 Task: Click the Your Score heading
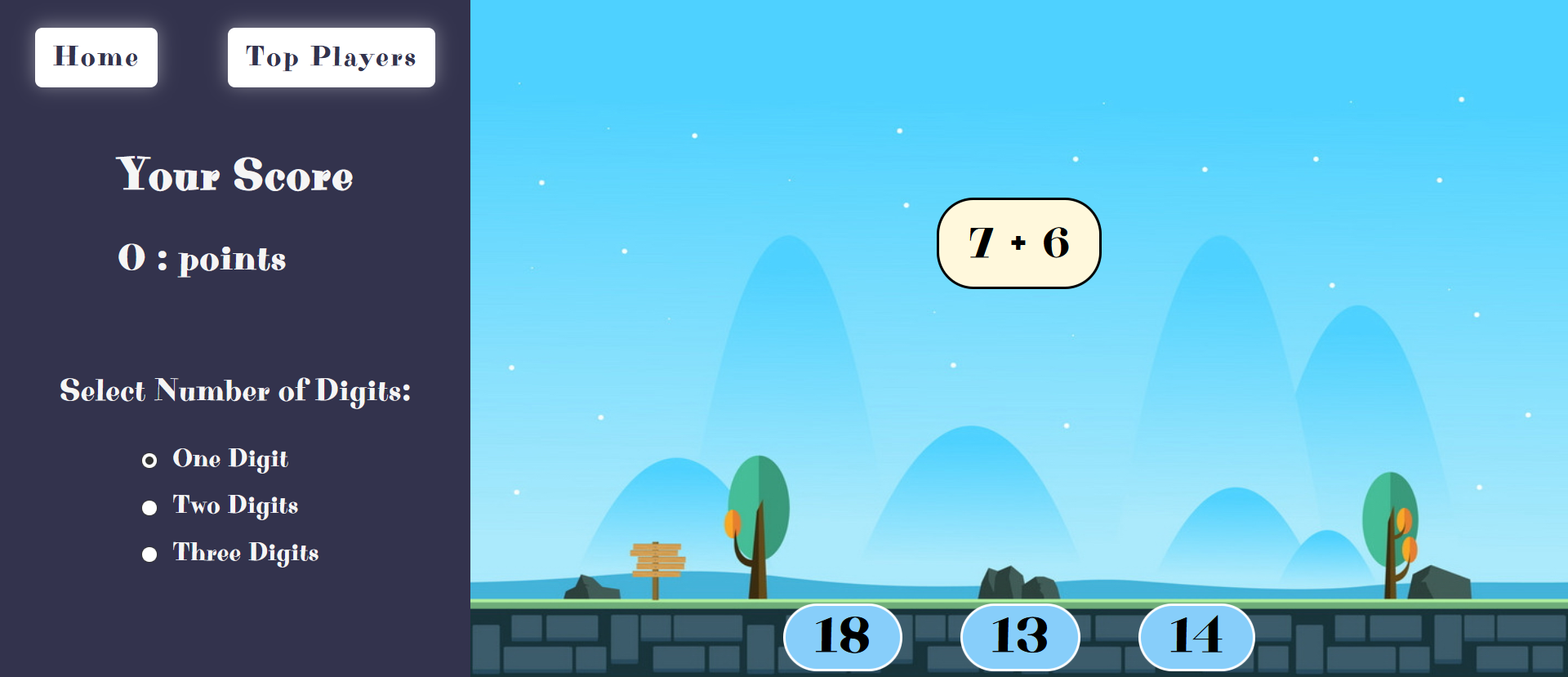pyautogui.click(x=236, y=176)
